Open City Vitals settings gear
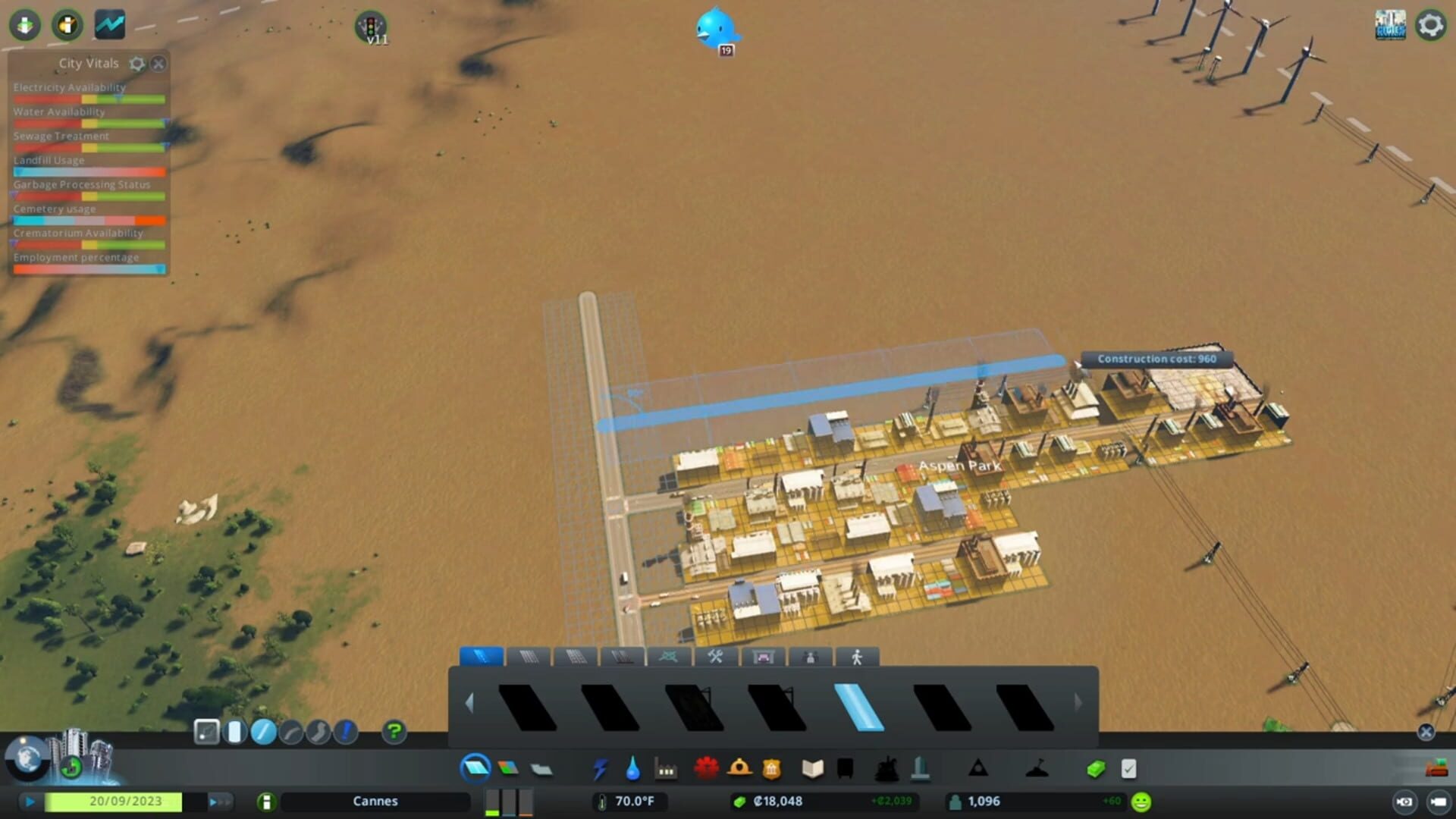 tap(137, 64)
